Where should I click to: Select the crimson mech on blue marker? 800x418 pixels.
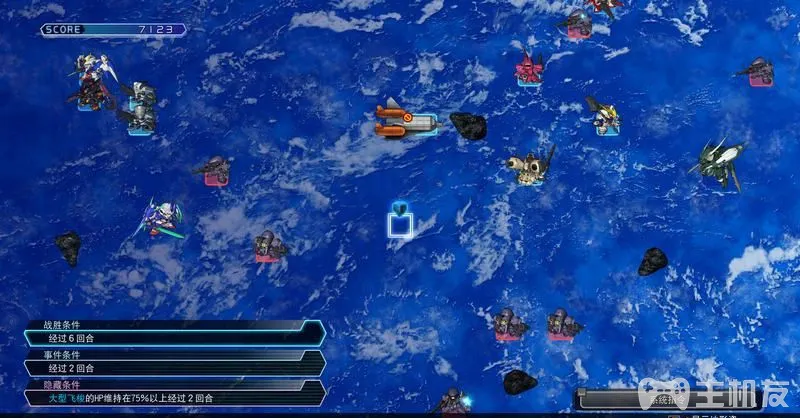click(529, 68)
